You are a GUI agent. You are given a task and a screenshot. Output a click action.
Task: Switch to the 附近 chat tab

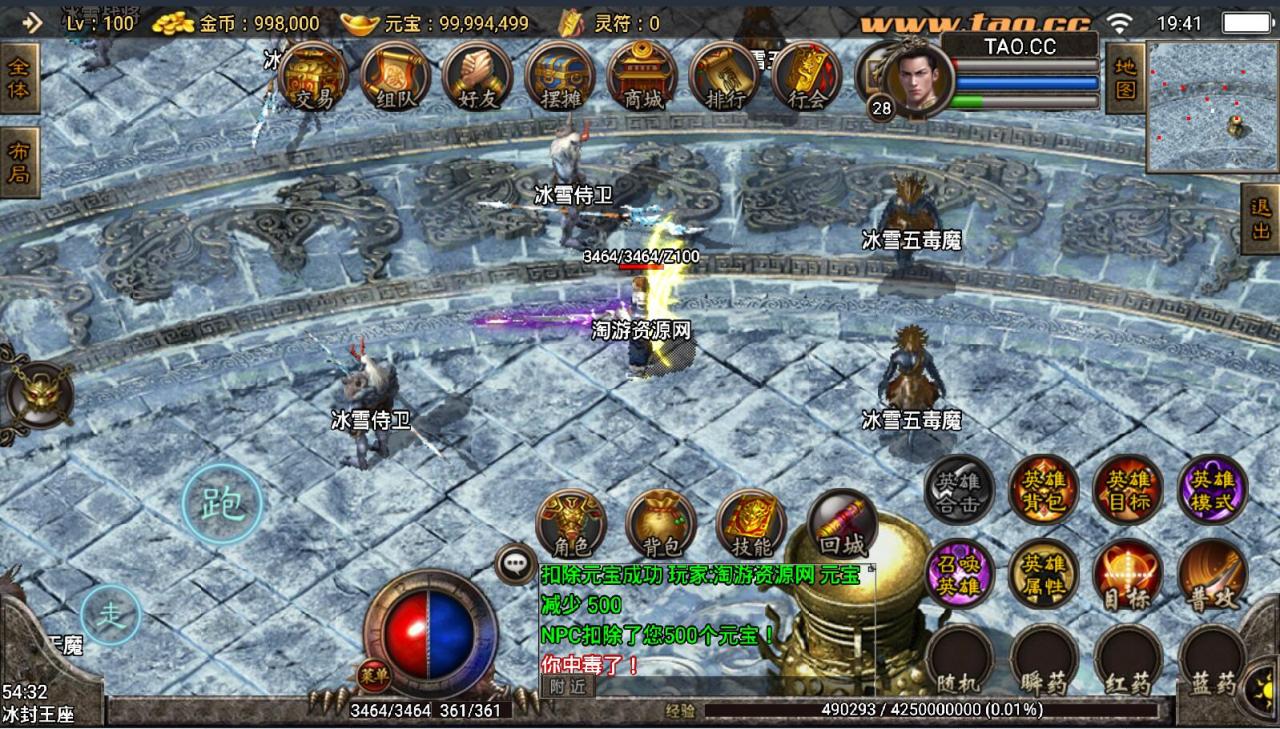[567, 686]
